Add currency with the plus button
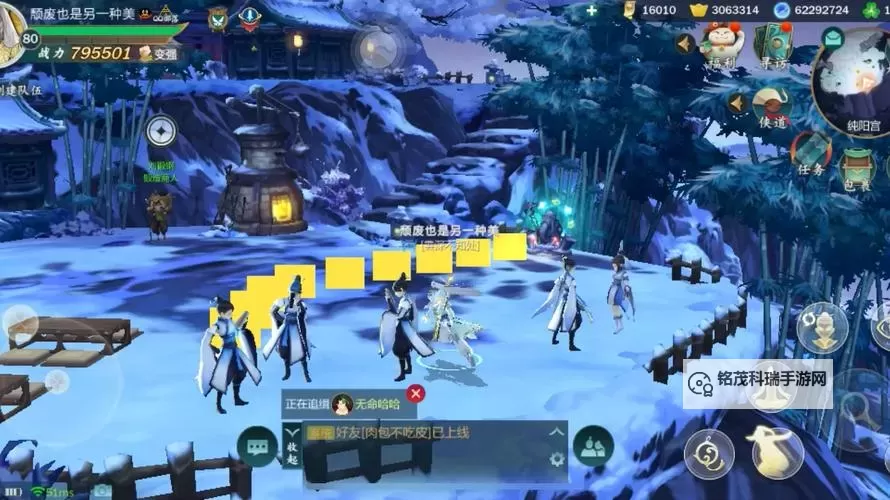 pos(592,10)
